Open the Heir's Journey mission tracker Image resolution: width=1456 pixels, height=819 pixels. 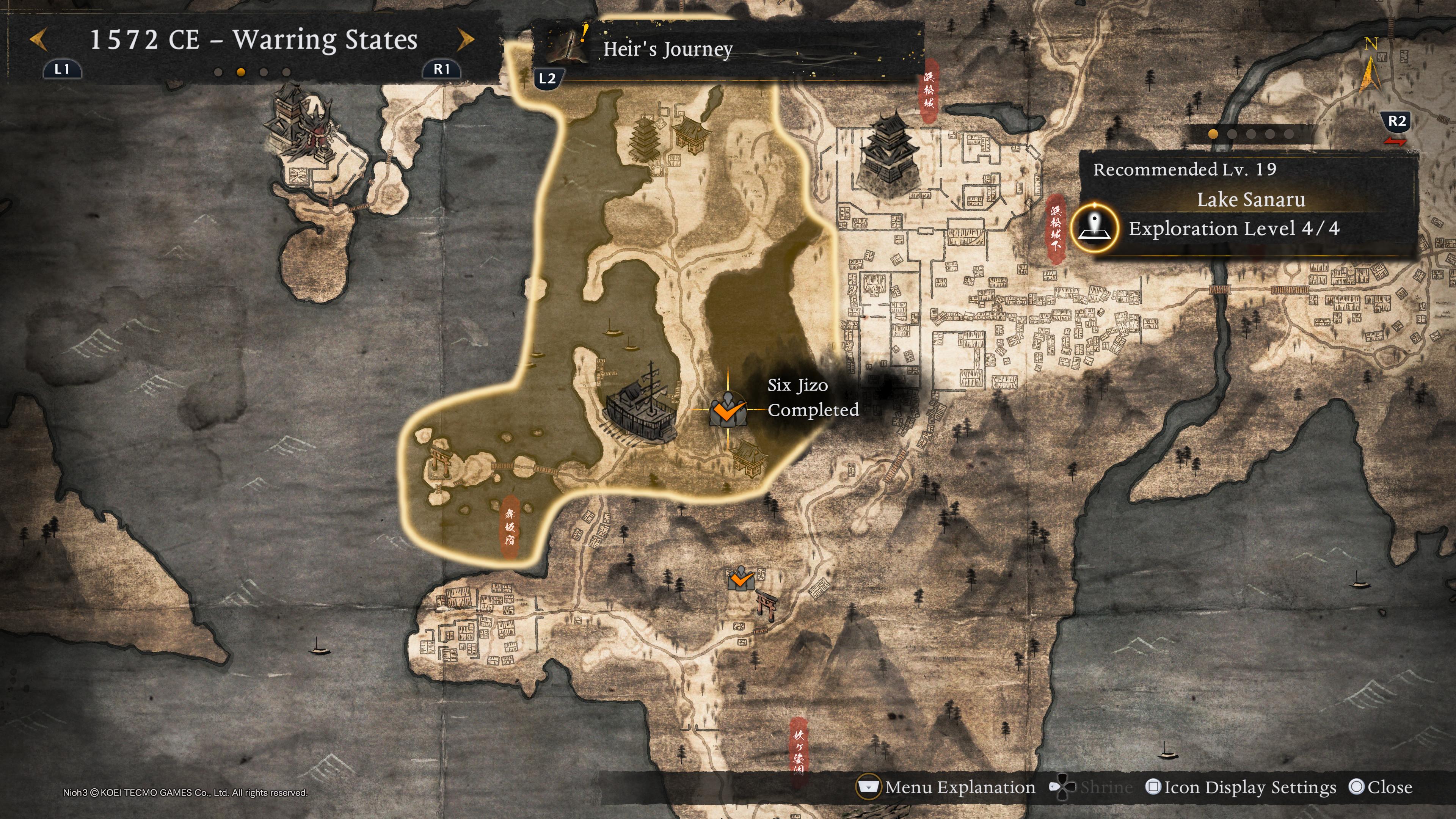click(x=667, y=49)
